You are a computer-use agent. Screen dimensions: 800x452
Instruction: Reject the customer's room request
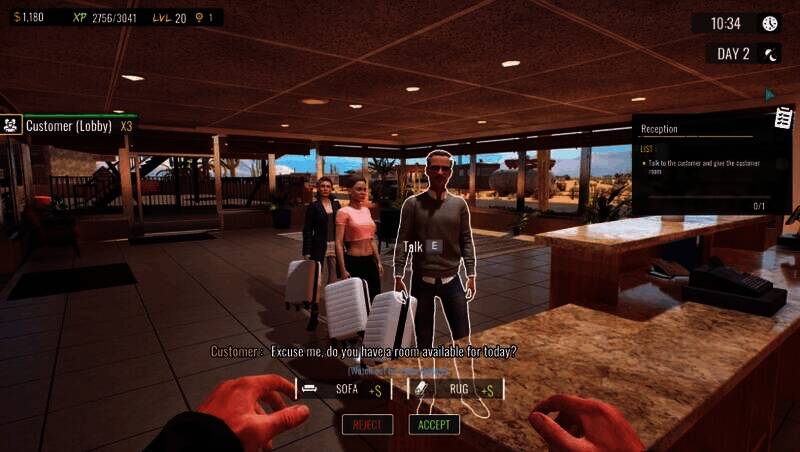[367, 425]
